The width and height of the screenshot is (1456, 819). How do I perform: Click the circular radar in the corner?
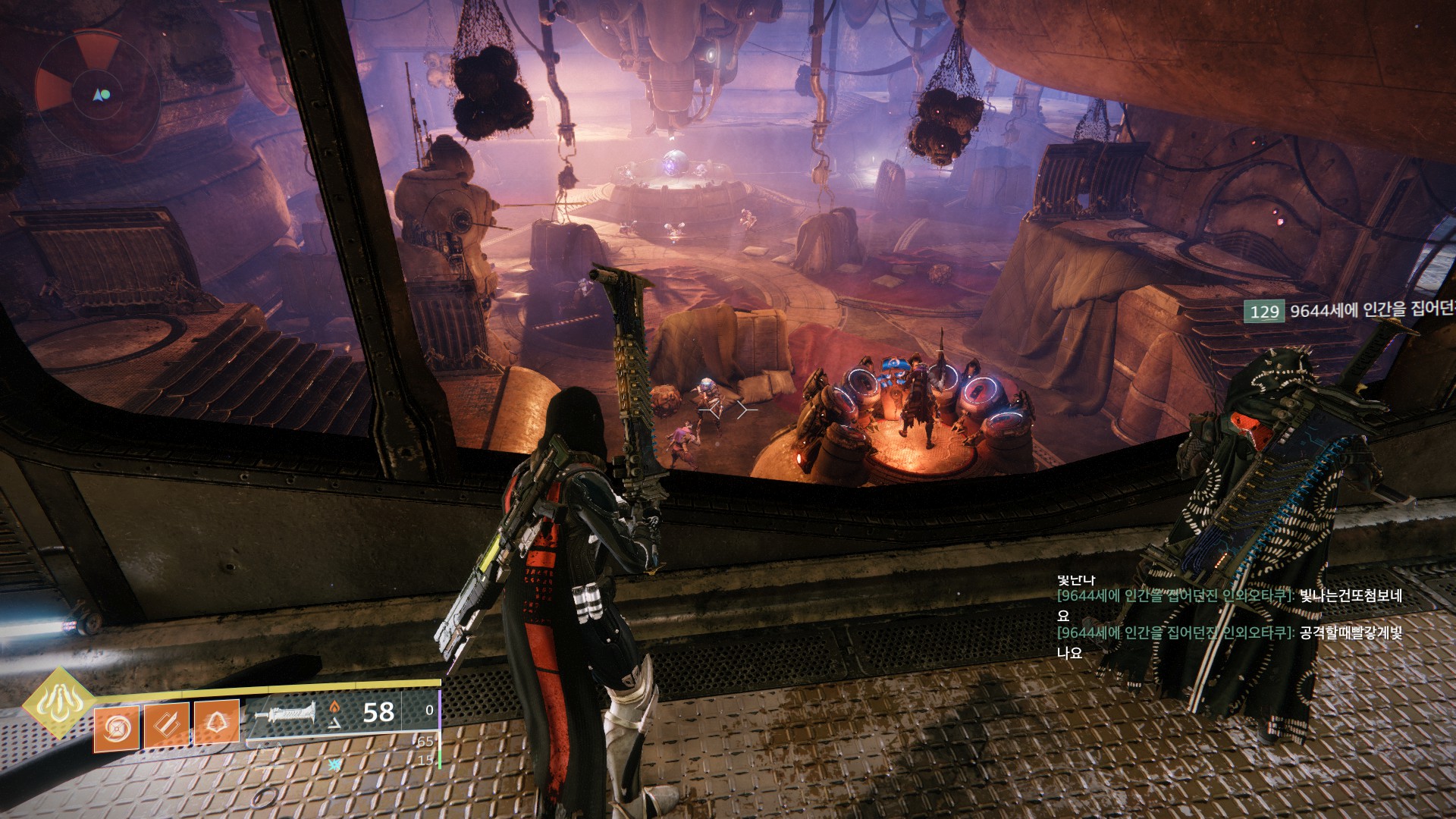click(x=98, y=94)
